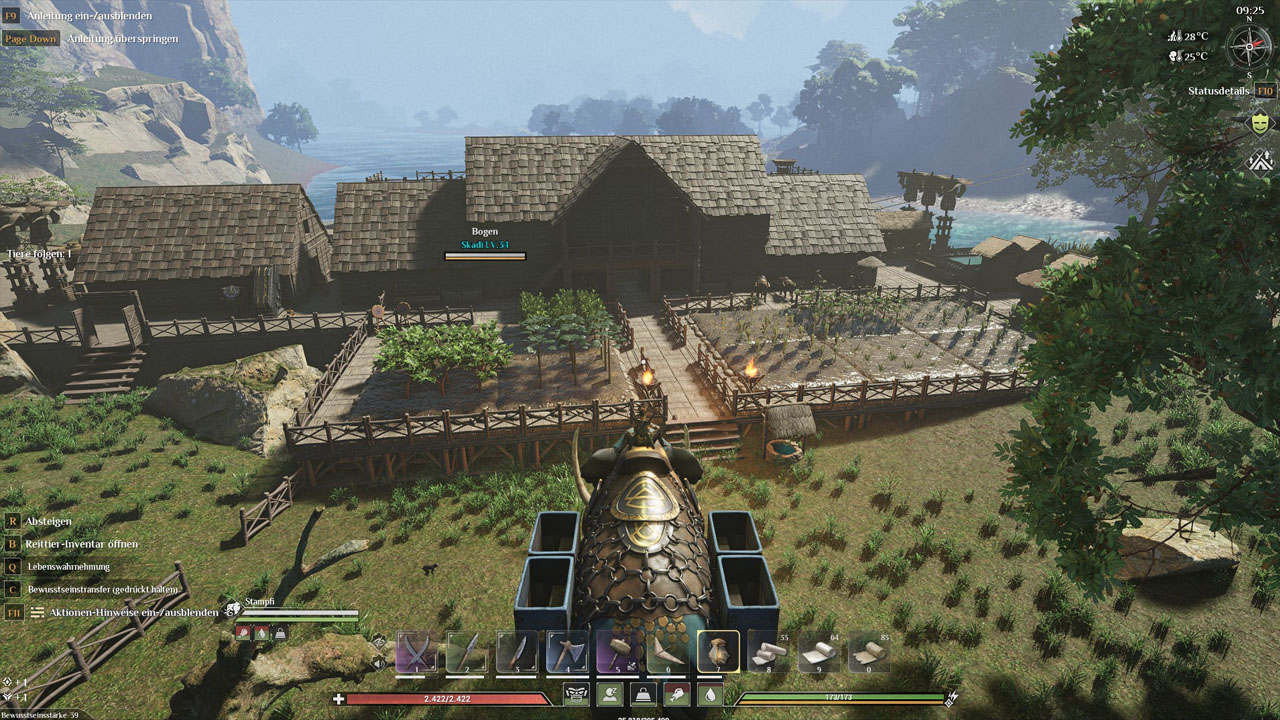Click the tribal mask status icon

576,694
